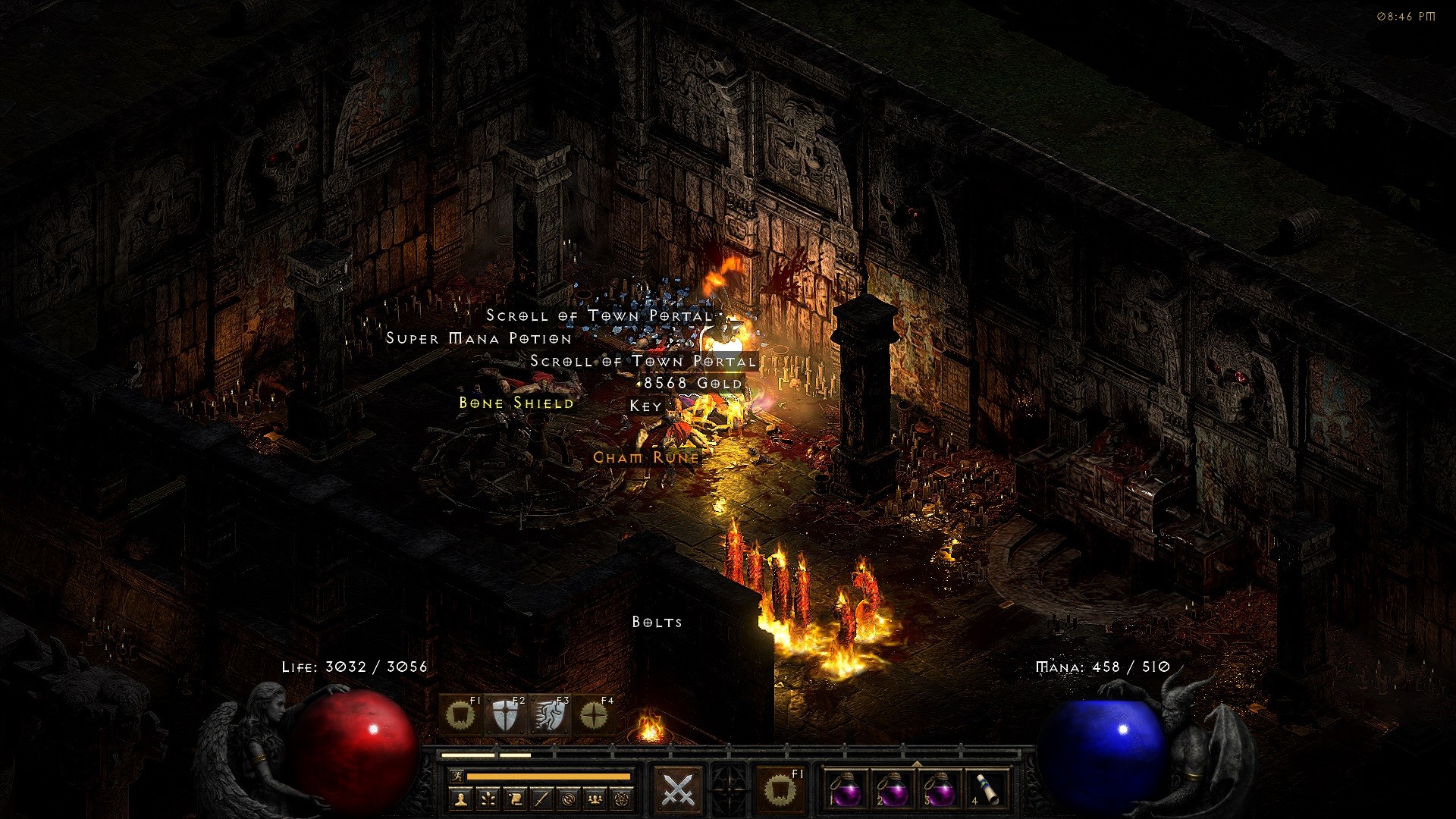Click the right skill button on the action bar
This screenshot has width=1456, height=819.
(778, 789)
